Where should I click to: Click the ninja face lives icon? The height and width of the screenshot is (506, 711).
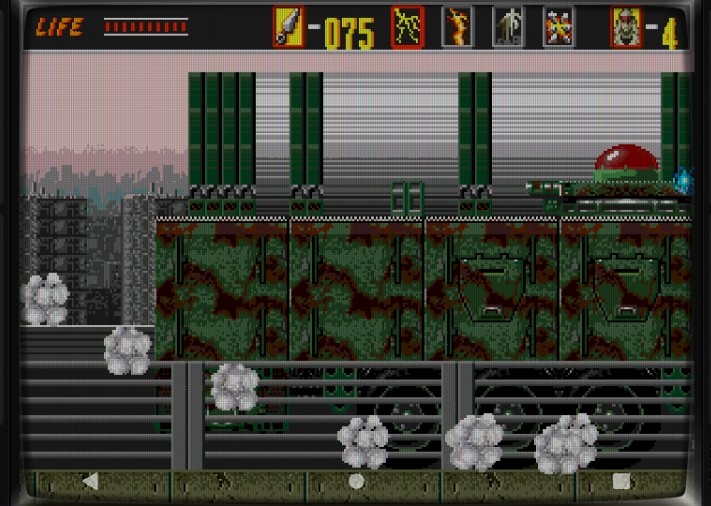627,27
